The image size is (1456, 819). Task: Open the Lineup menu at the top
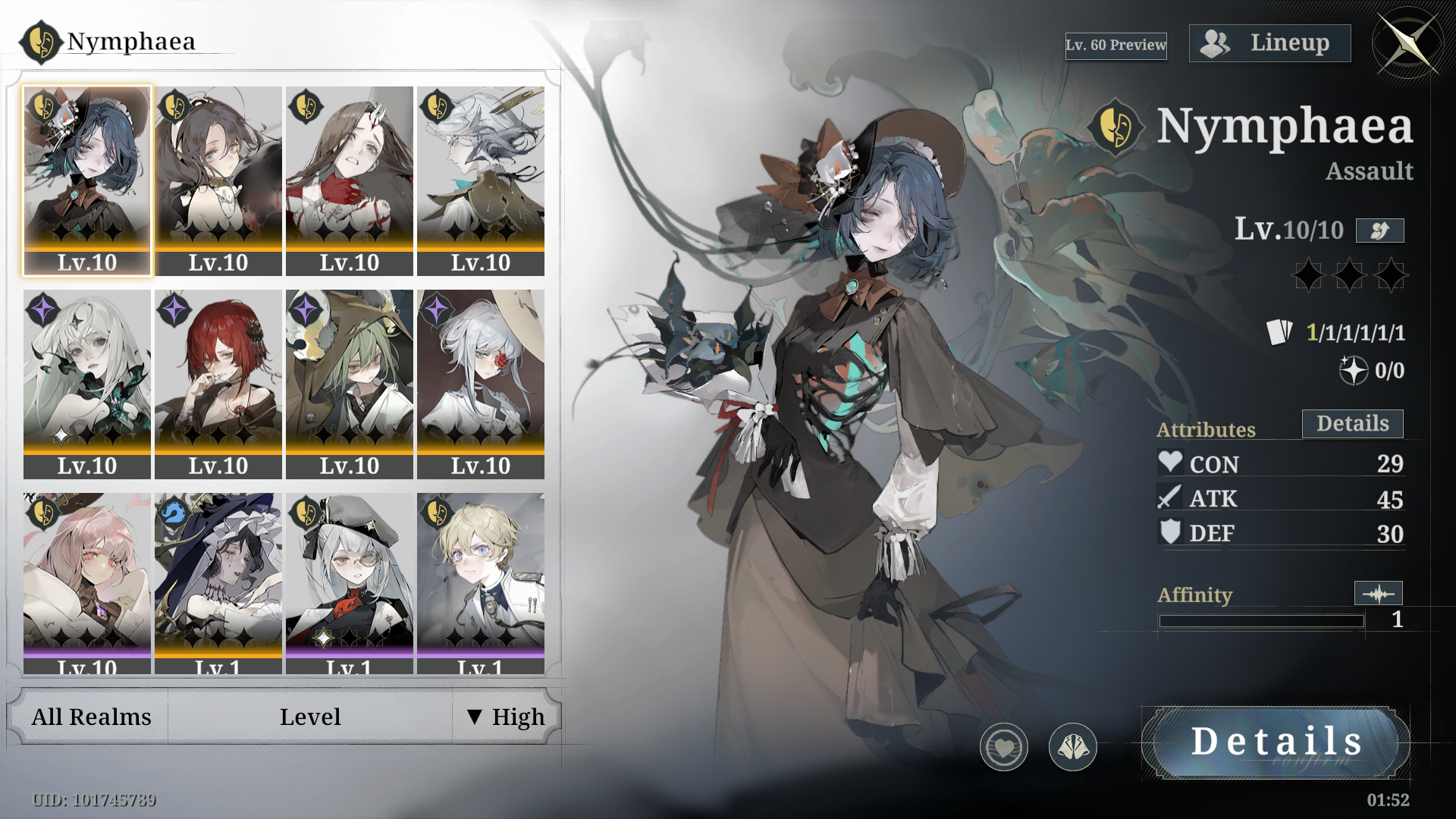click(x=1269, y=42)
